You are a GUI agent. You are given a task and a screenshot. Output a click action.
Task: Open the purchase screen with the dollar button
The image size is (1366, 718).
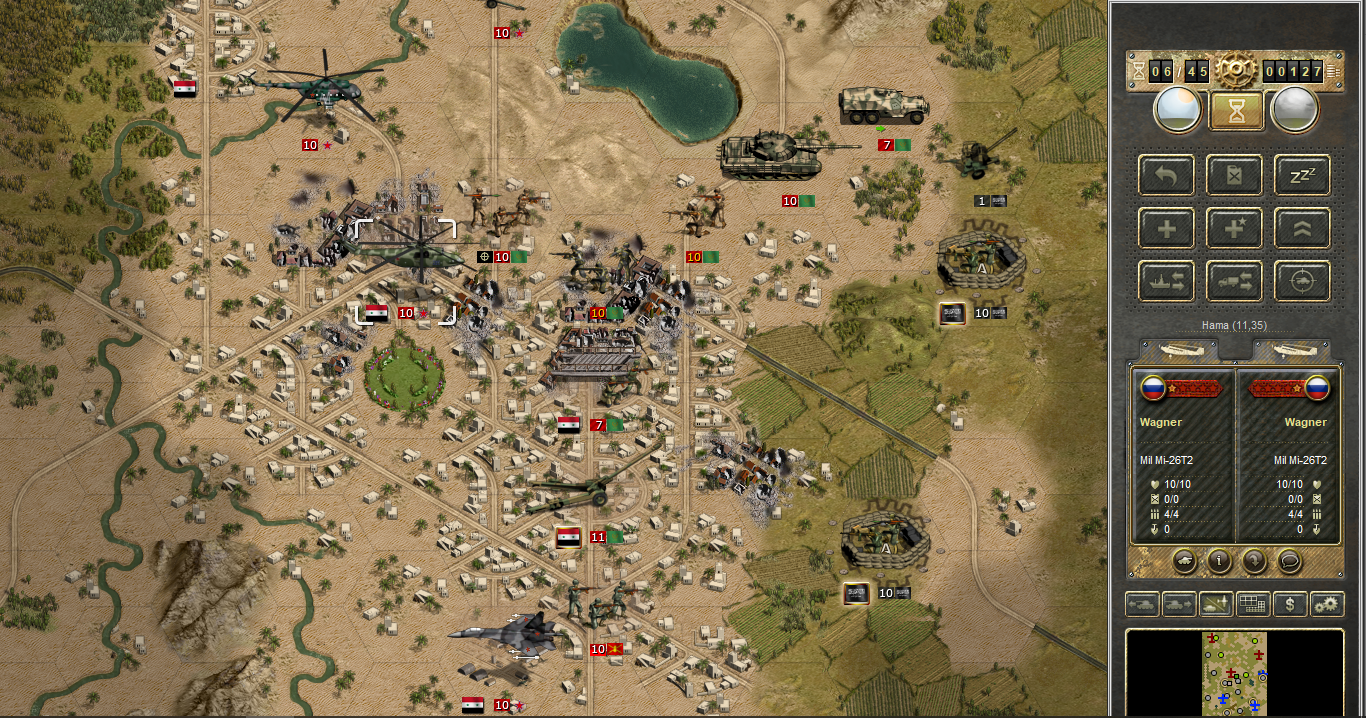(x=1290, y=604)
